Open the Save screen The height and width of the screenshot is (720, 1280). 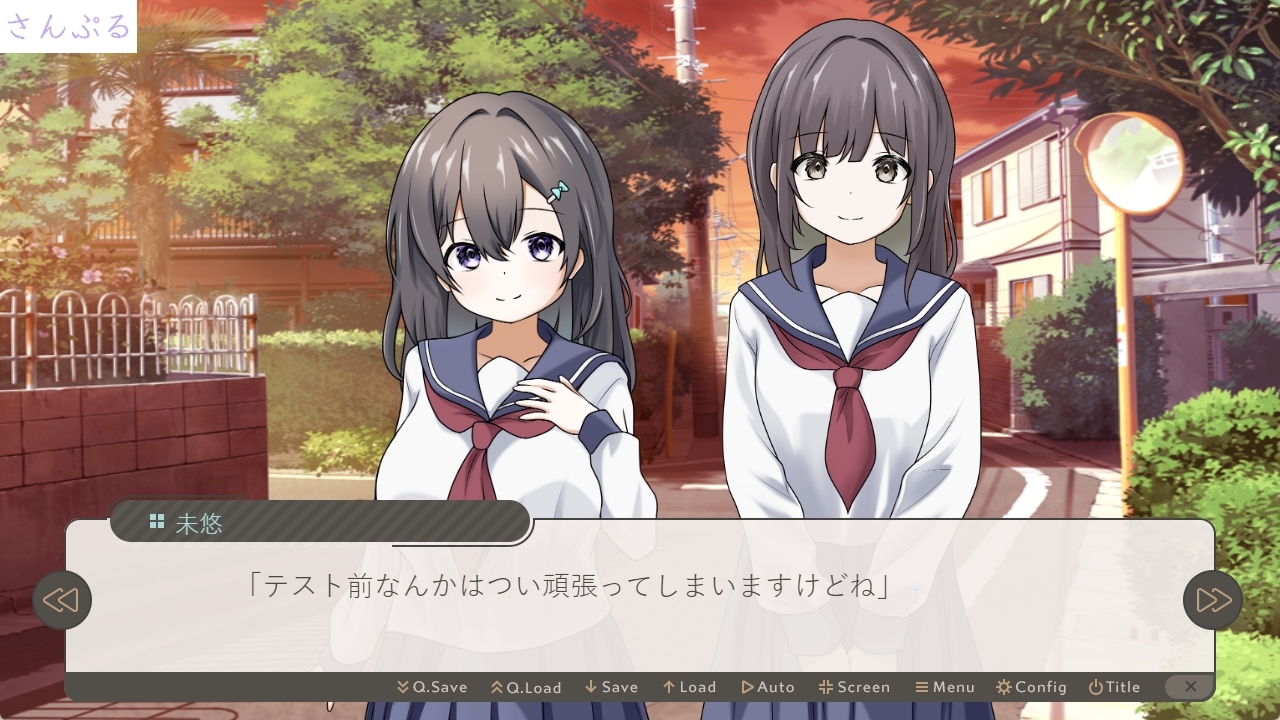click(611, 687)
